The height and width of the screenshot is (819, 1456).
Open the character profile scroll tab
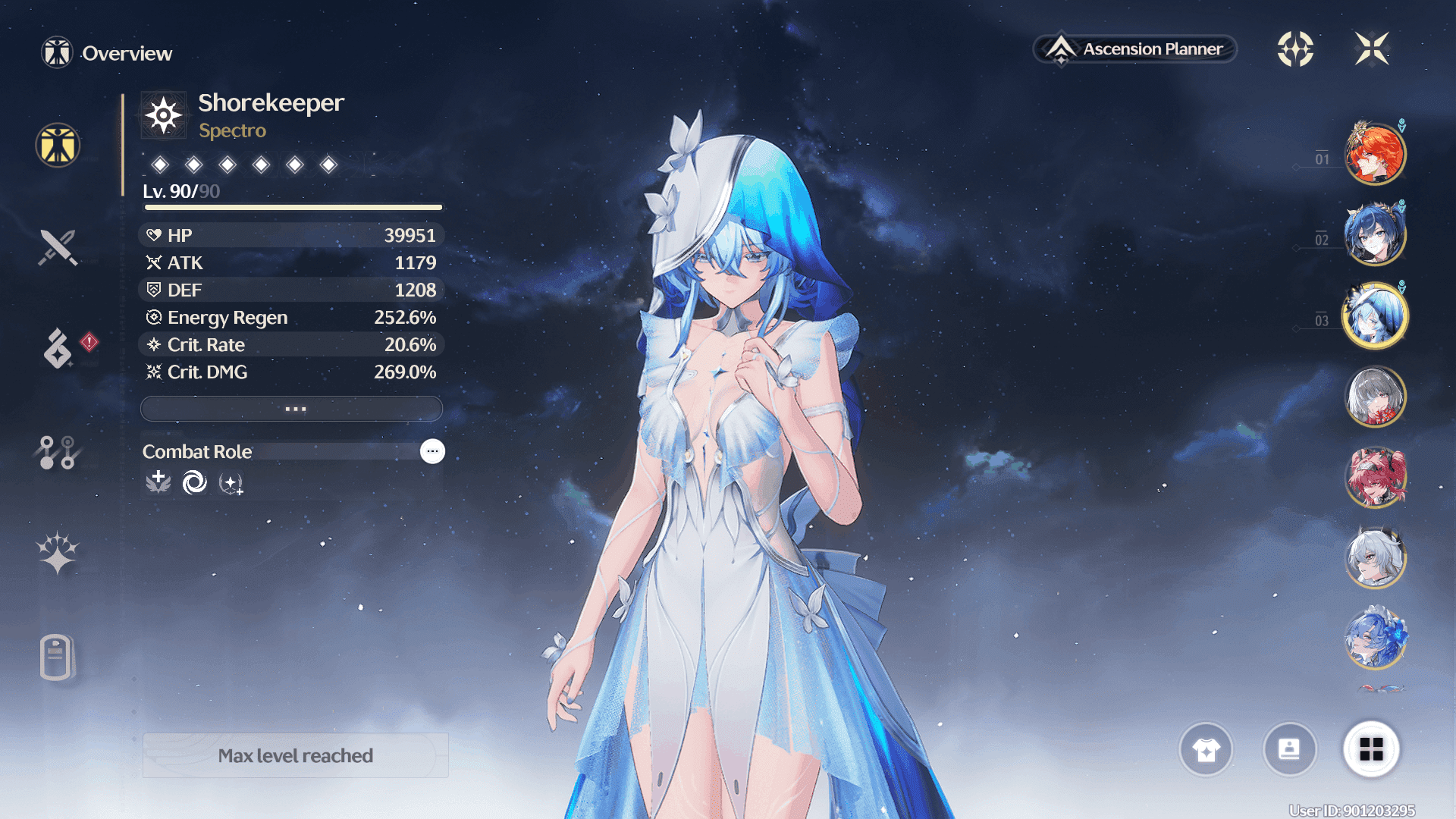[56, 657]
